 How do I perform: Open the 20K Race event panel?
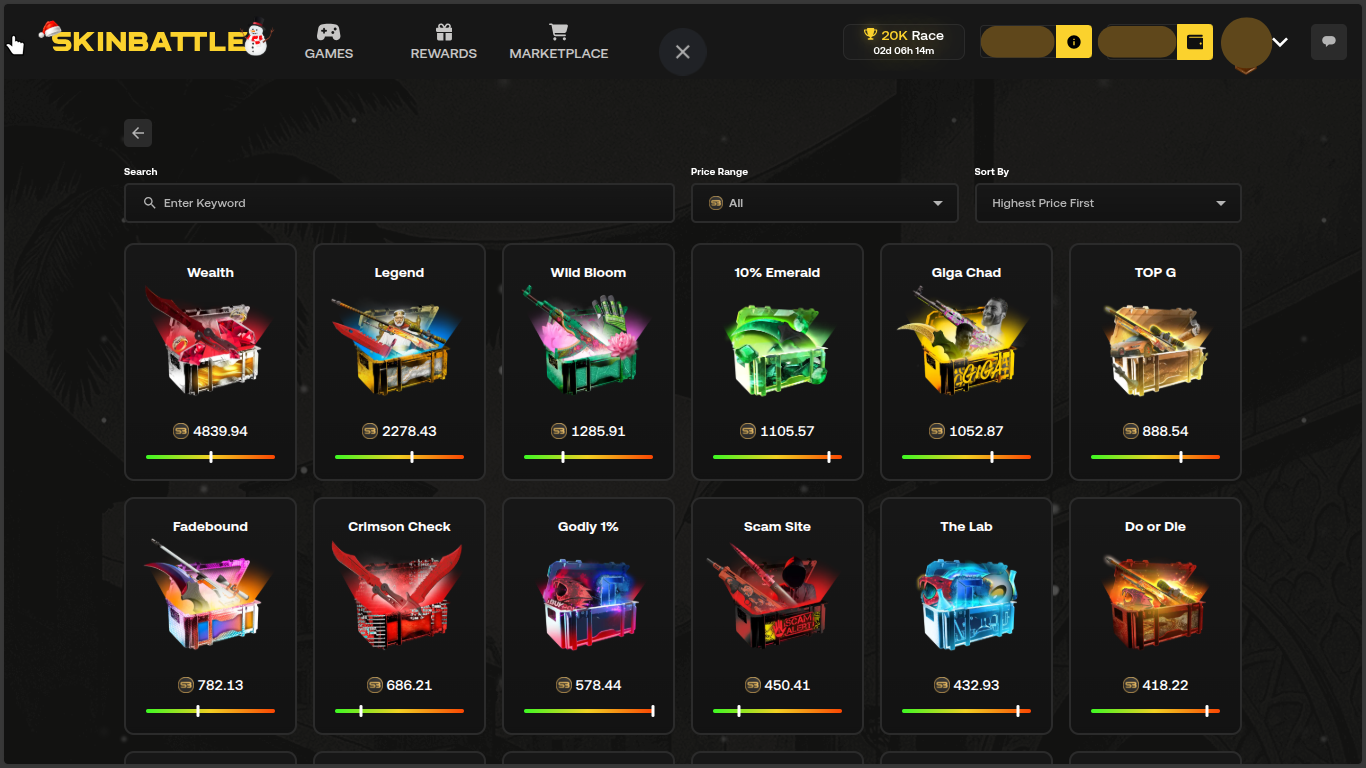(903, 41)
